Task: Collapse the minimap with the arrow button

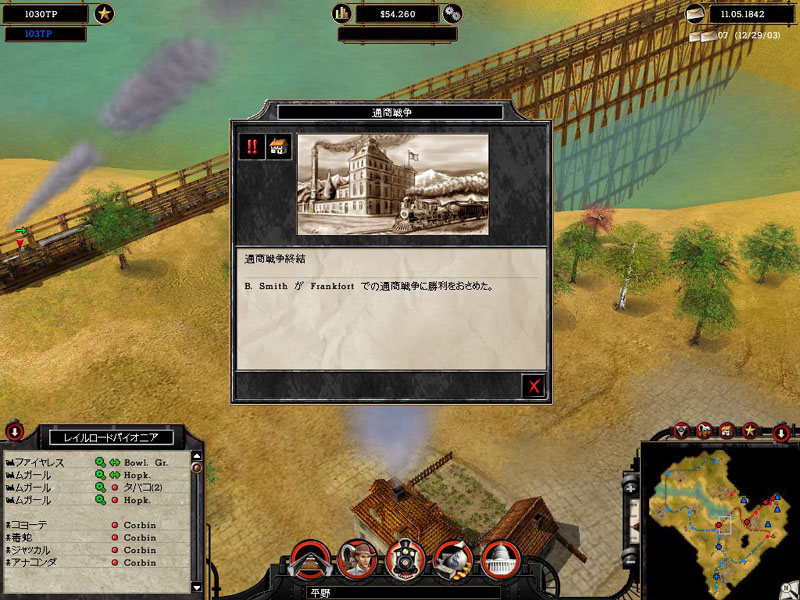Action: point(782,432)
